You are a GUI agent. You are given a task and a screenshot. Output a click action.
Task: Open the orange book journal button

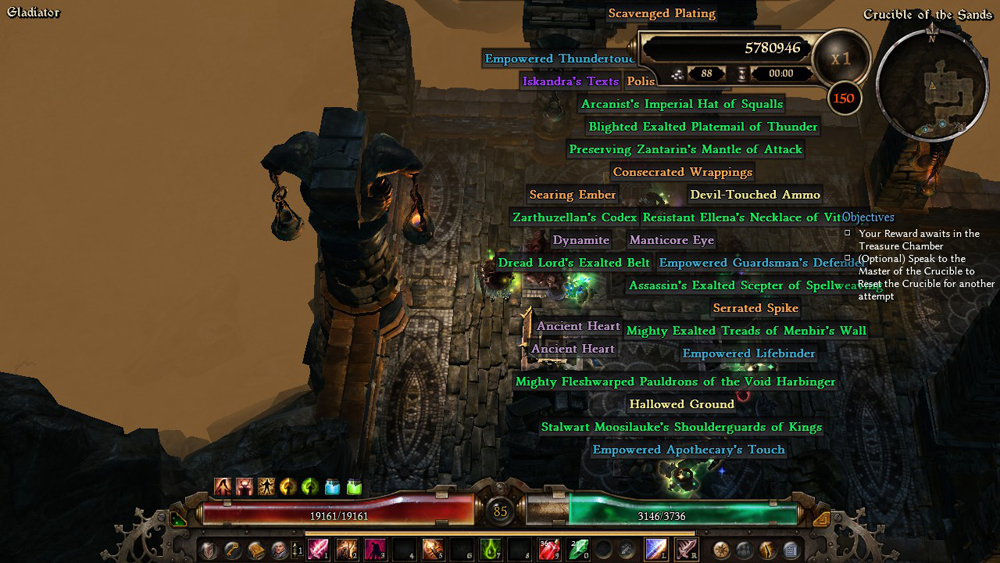256,549
